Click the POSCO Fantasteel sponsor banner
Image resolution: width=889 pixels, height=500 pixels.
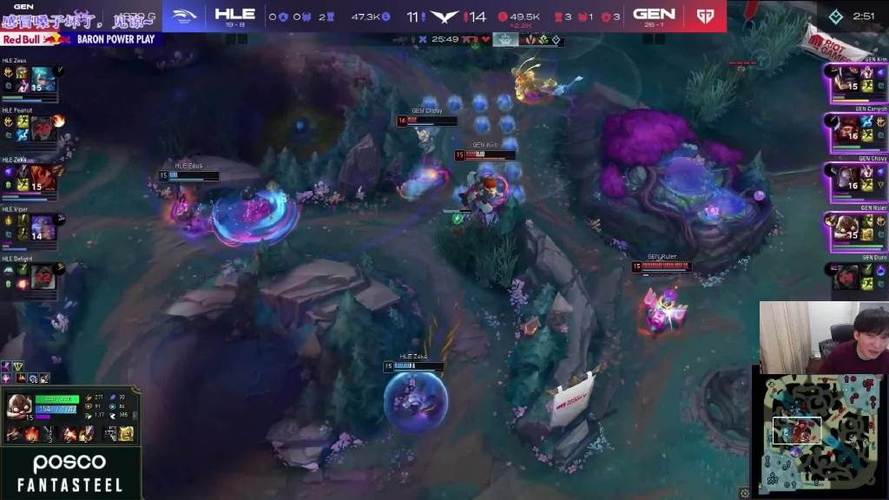pos(70,473)
